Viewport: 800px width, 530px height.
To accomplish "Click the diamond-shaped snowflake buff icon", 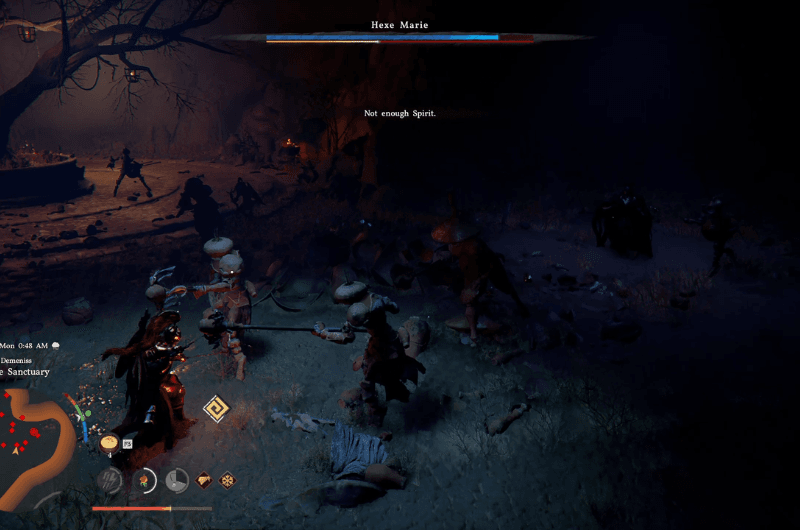I will (x=227, y=480).
